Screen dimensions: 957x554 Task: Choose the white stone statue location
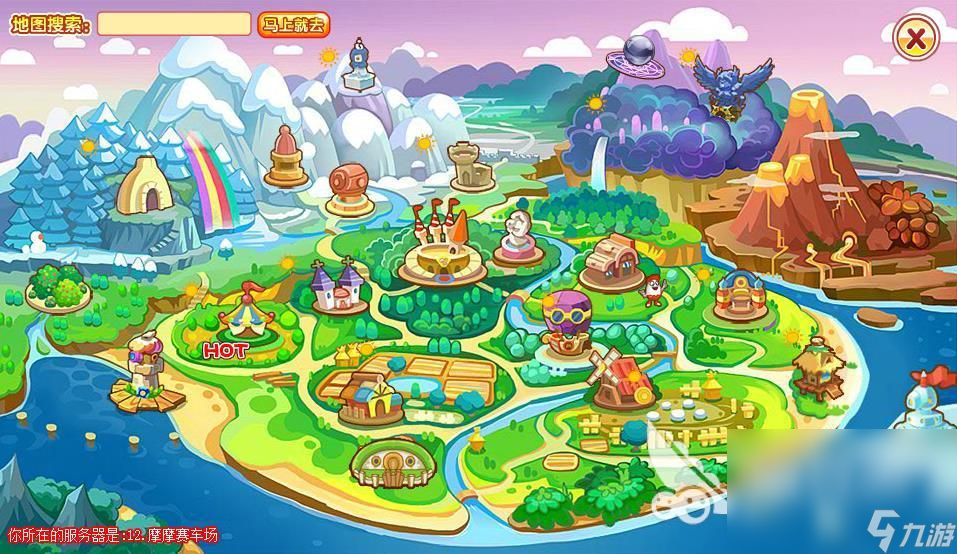point(521,236)
